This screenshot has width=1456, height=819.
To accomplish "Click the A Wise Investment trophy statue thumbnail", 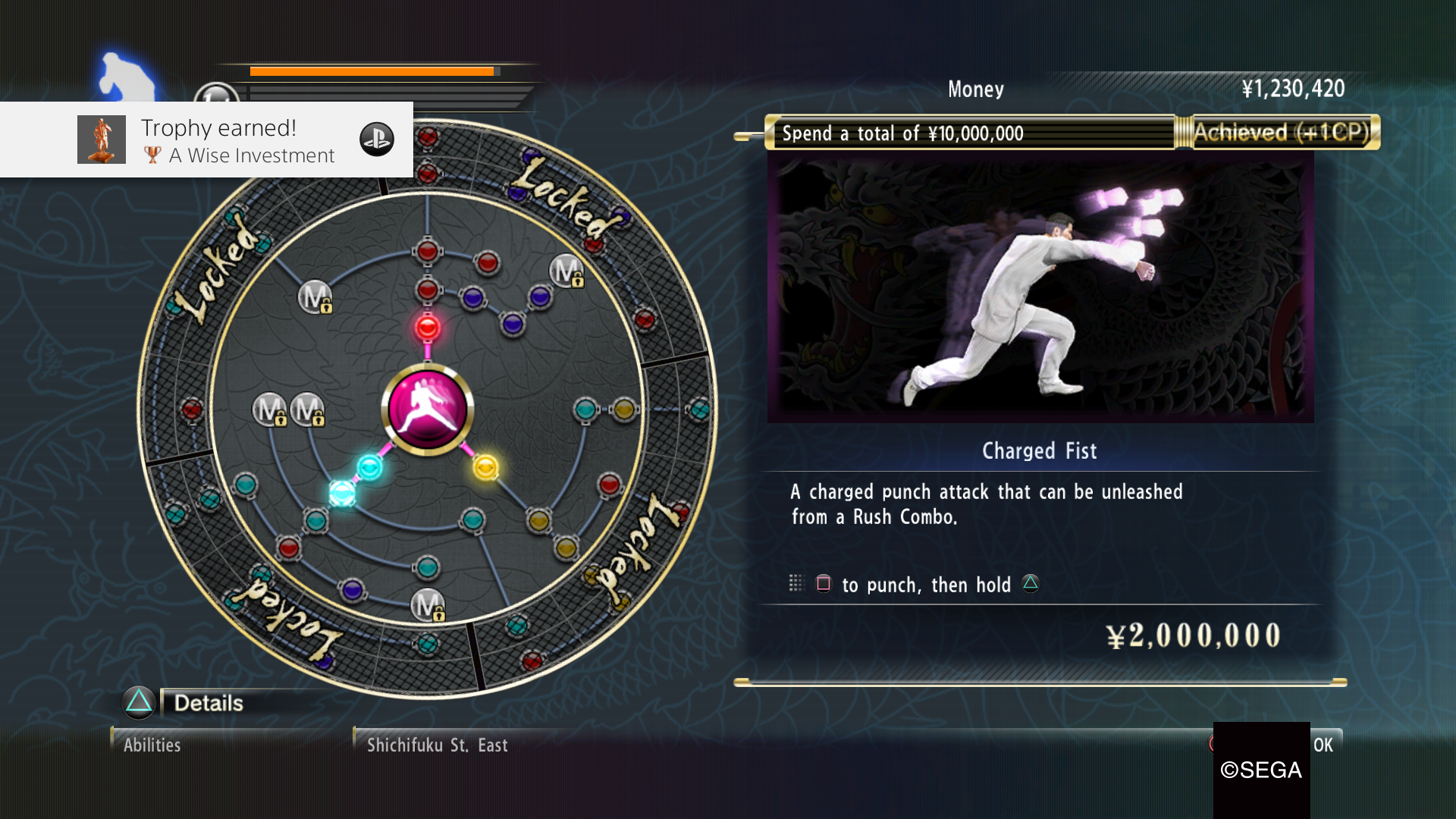I will (101, 140).
